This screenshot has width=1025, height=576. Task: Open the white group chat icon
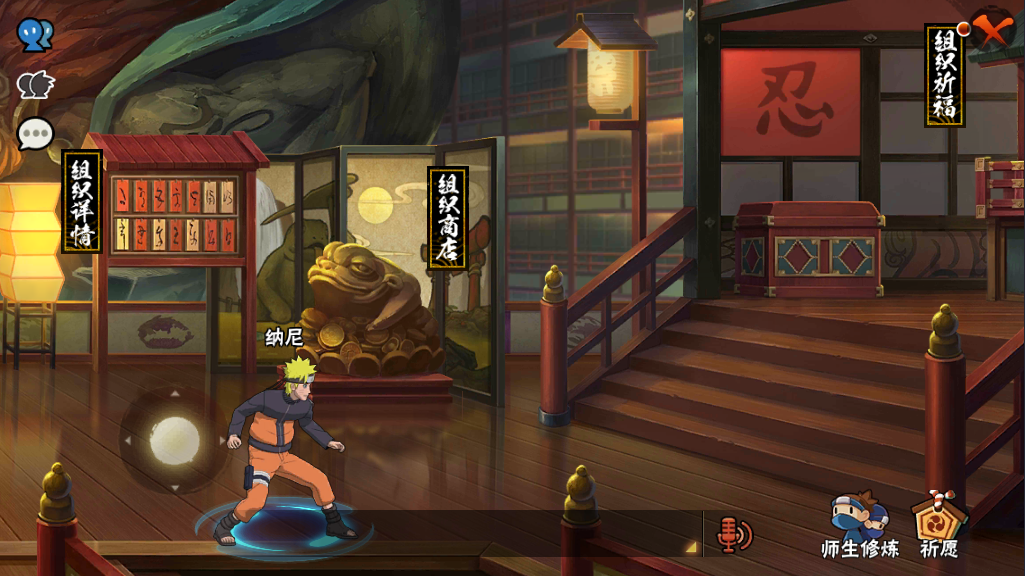click(35, 86)
